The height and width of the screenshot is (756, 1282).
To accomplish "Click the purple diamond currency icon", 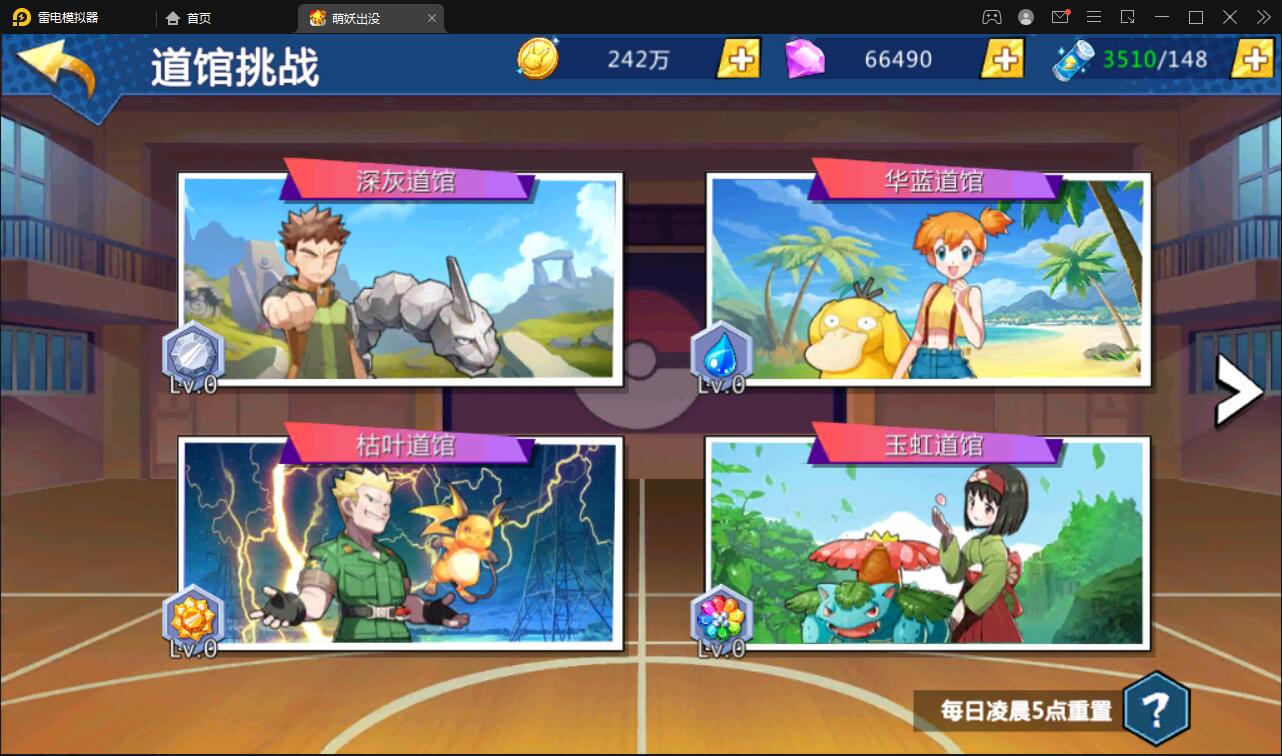I will 806,58.
